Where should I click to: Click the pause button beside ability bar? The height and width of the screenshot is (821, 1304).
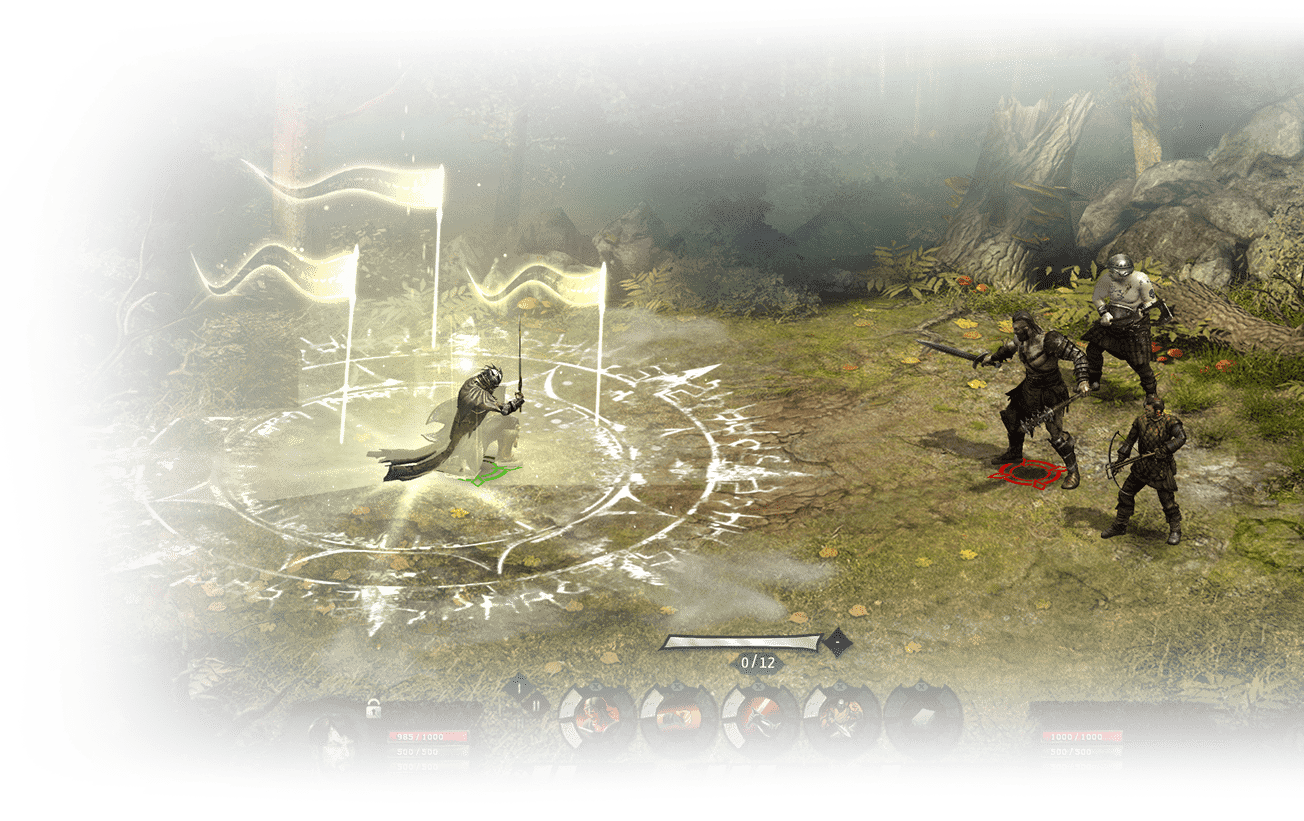(x=535, y=704)
